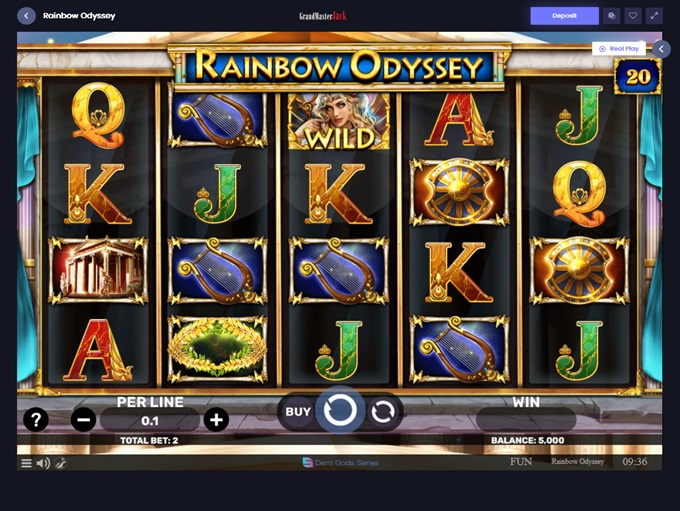Expand the game to fullscreen
The width and height of the screenshot is (680, 511).
click(x=655, y=16)
